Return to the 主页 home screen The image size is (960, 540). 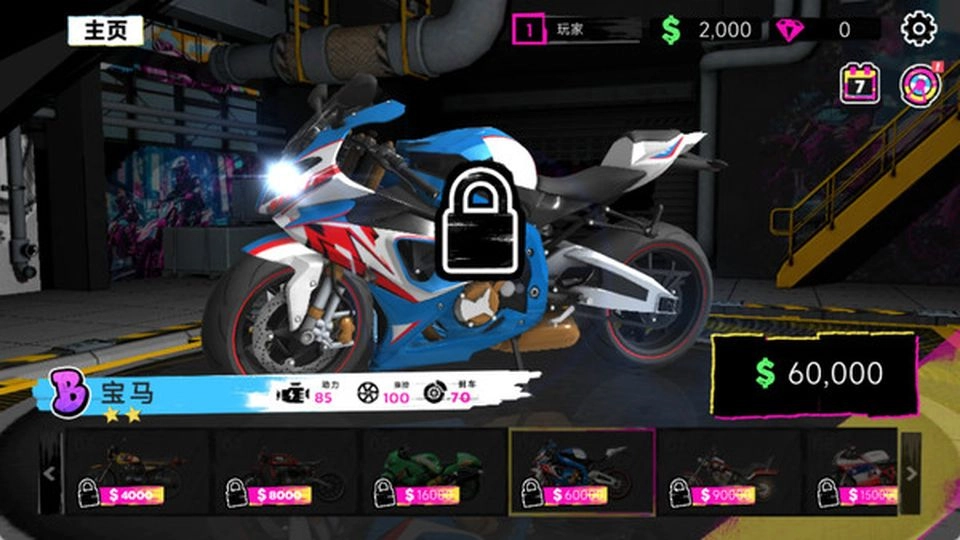pos(105,30)
